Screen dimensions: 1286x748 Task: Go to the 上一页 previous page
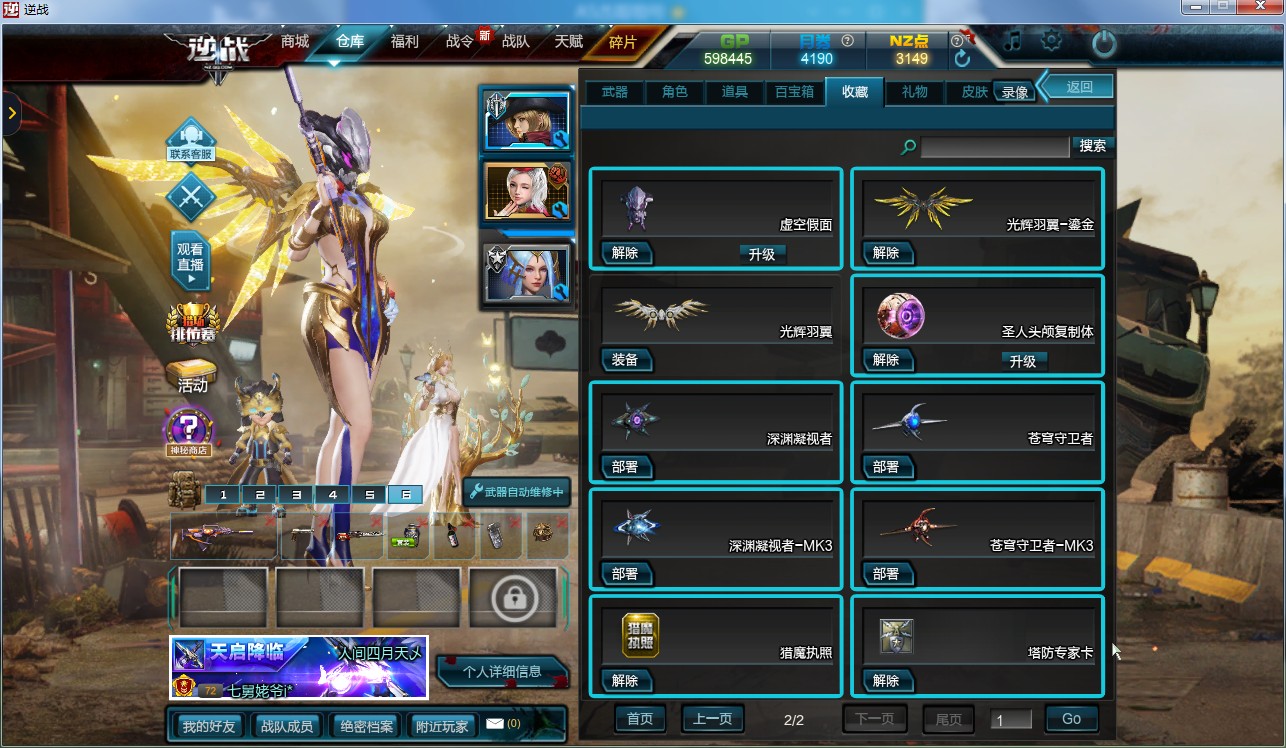(x=713, y=719)
